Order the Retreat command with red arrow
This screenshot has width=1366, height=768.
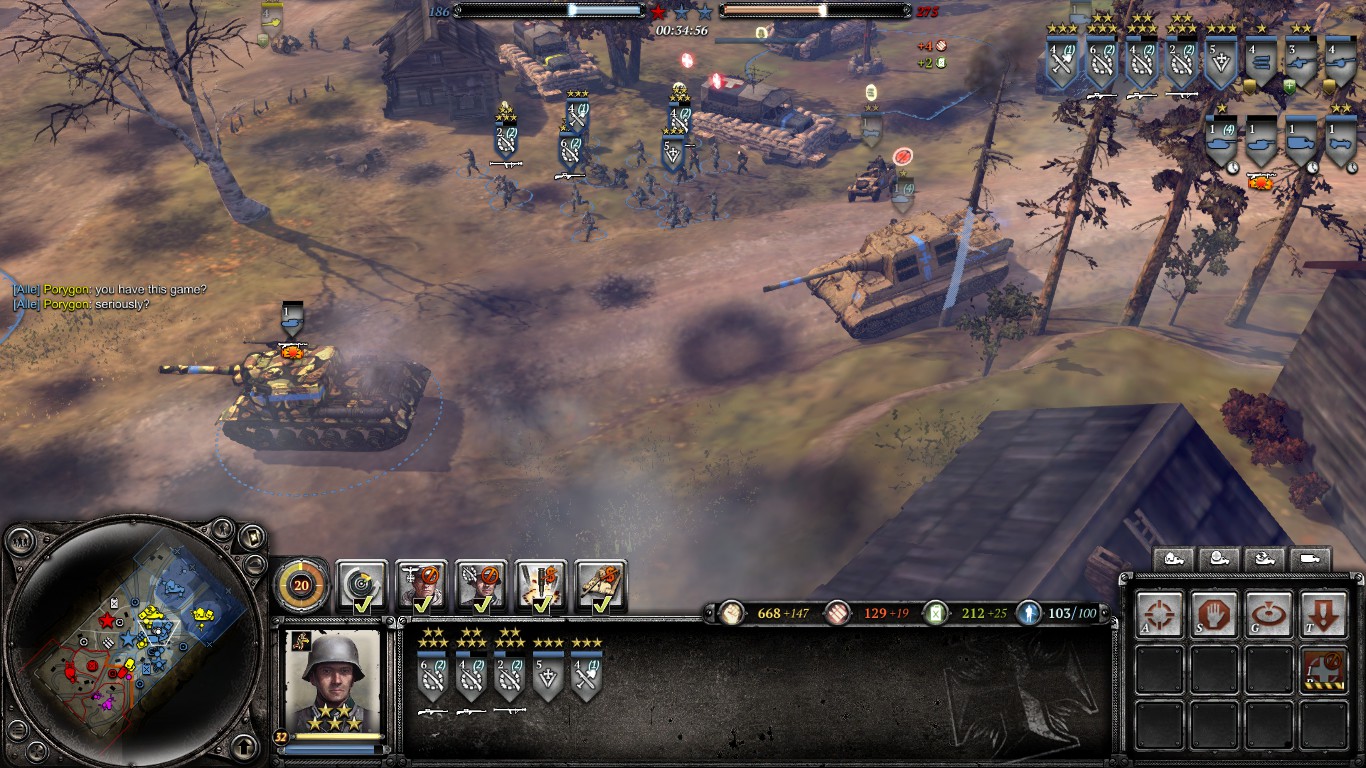tap(1323, 614)
